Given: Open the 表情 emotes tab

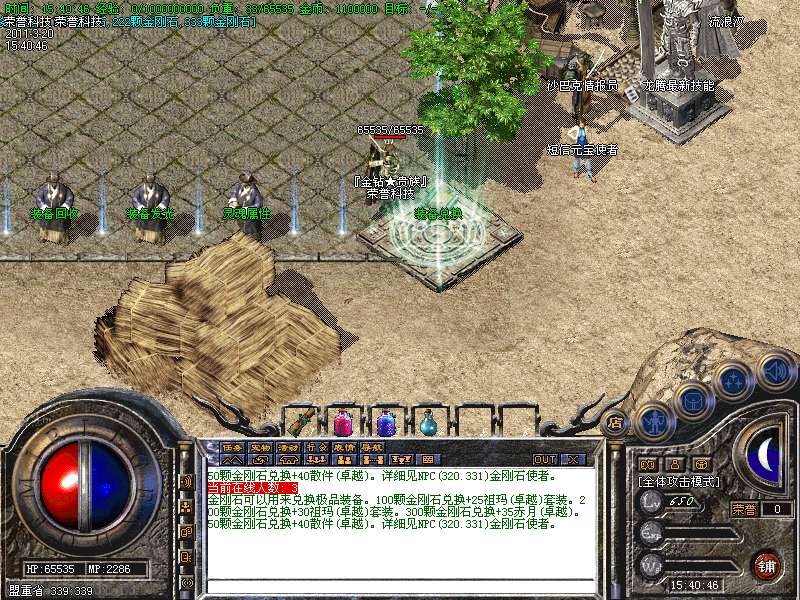Looking at the screenshot, I should point(344,446).
